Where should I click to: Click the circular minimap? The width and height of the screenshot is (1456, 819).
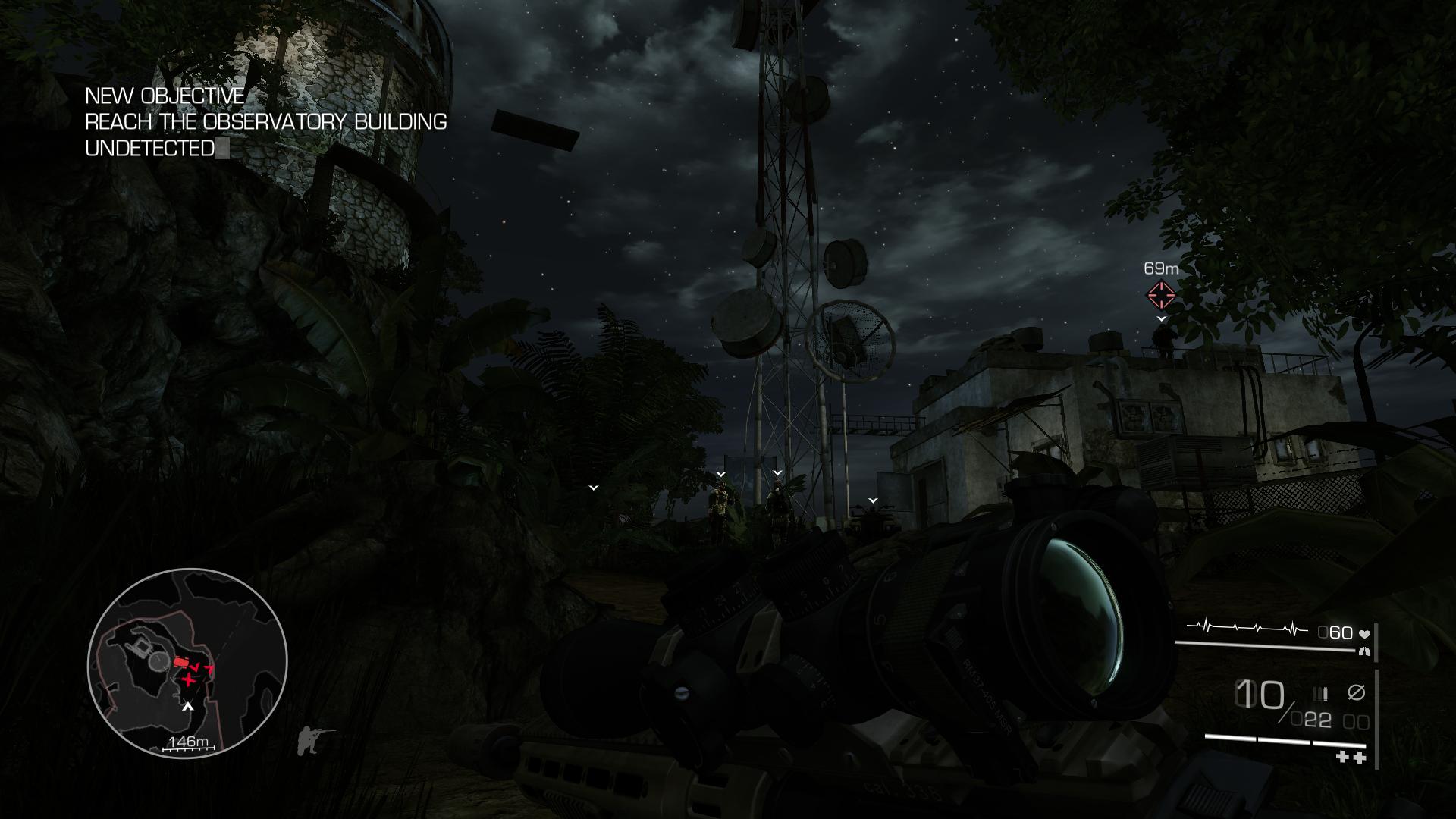(x=187, y=662)
